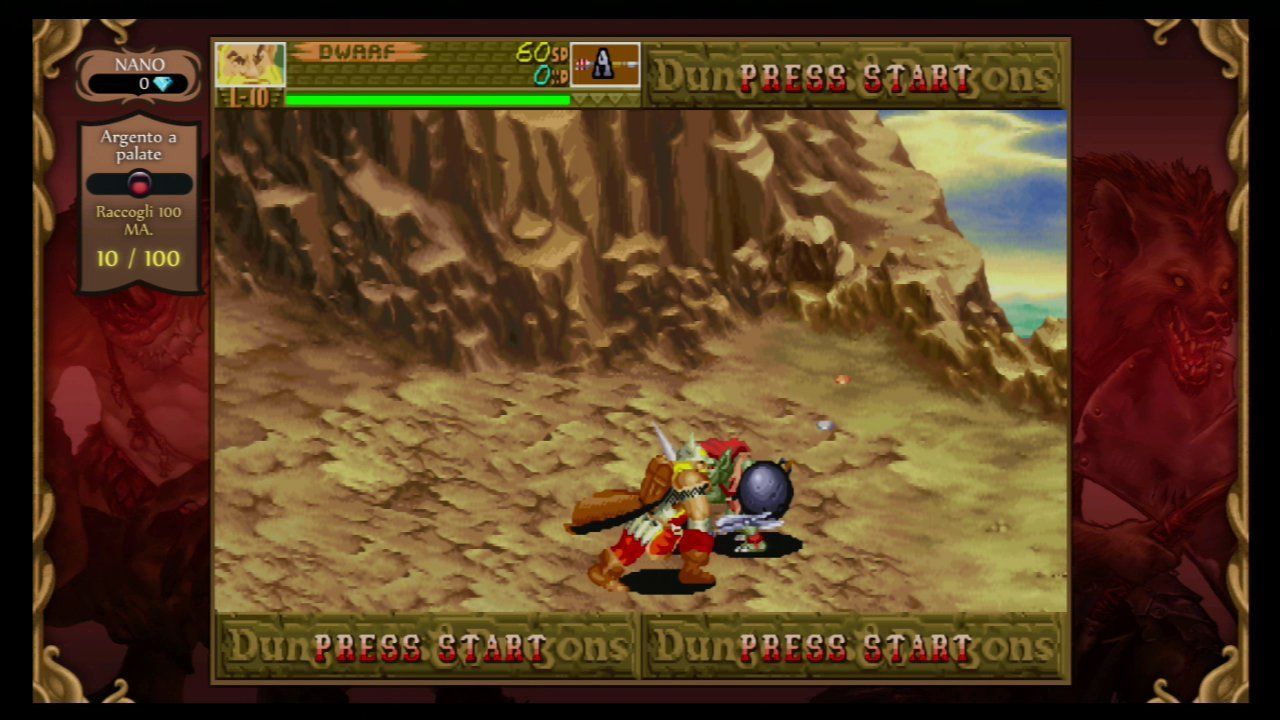This screenshot has width=1280, height=720.
Task: Open the NANO player score shield
Action: [138, 70]
